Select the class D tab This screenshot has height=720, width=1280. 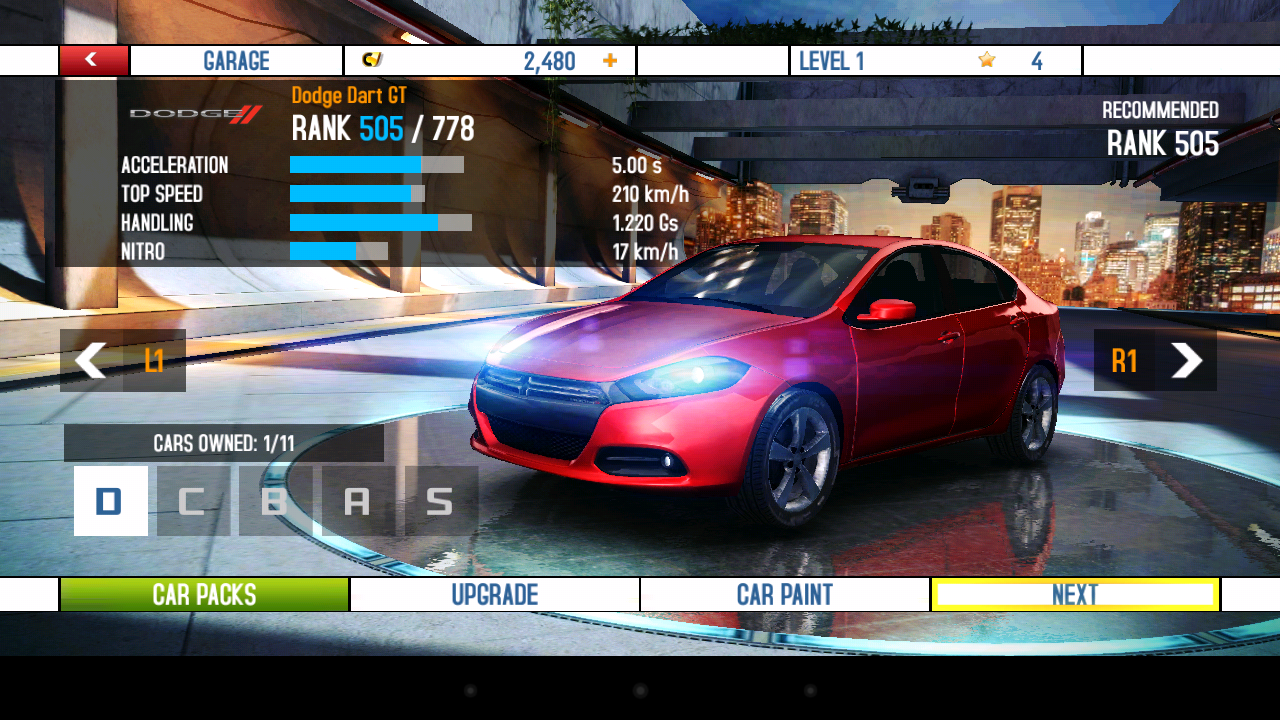110,501
